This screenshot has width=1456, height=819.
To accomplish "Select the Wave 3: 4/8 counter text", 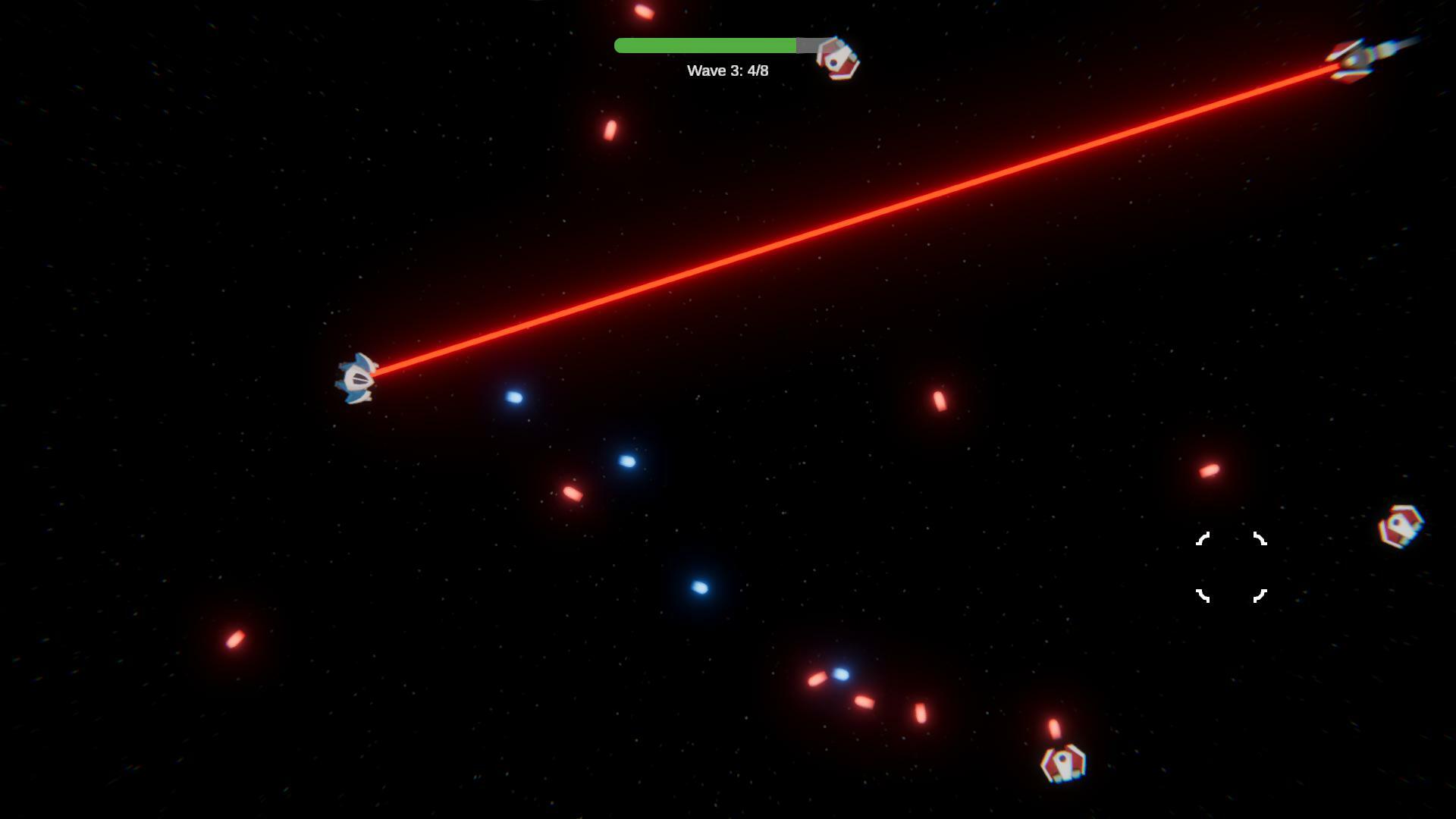I will point(726,71).
